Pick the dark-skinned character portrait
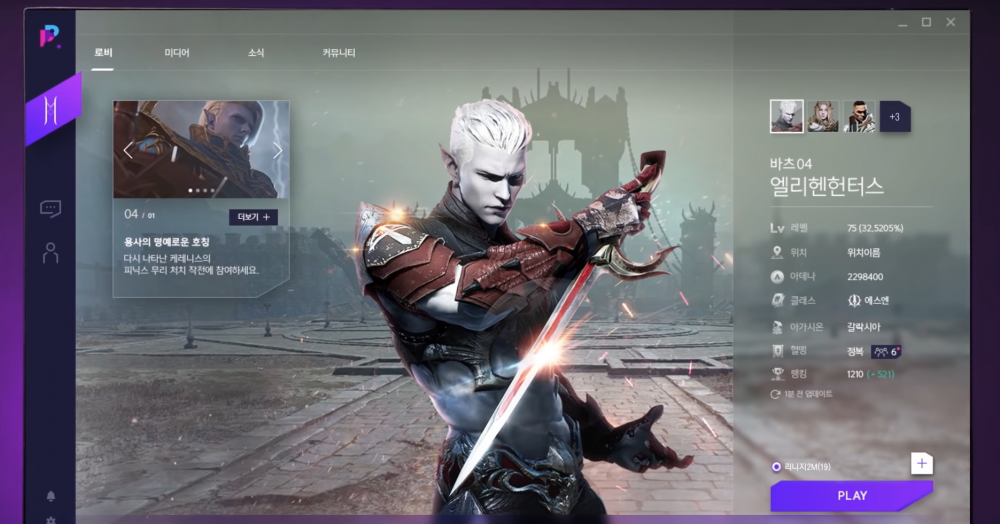 pos(858,116)
